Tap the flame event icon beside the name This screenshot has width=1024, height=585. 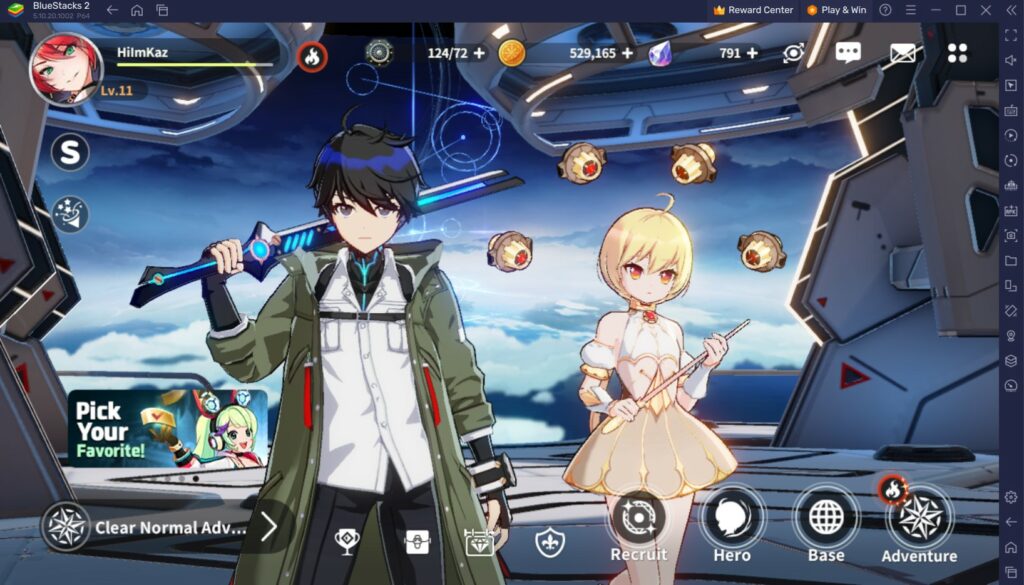click(x=312, y=56)
